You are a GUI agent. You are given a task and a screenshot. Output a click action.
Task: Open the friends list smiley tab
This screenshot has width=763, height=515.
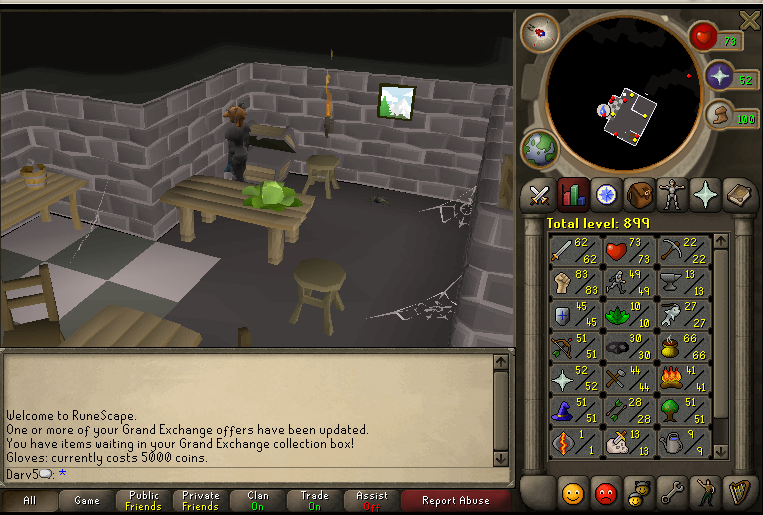pos(573,493)
